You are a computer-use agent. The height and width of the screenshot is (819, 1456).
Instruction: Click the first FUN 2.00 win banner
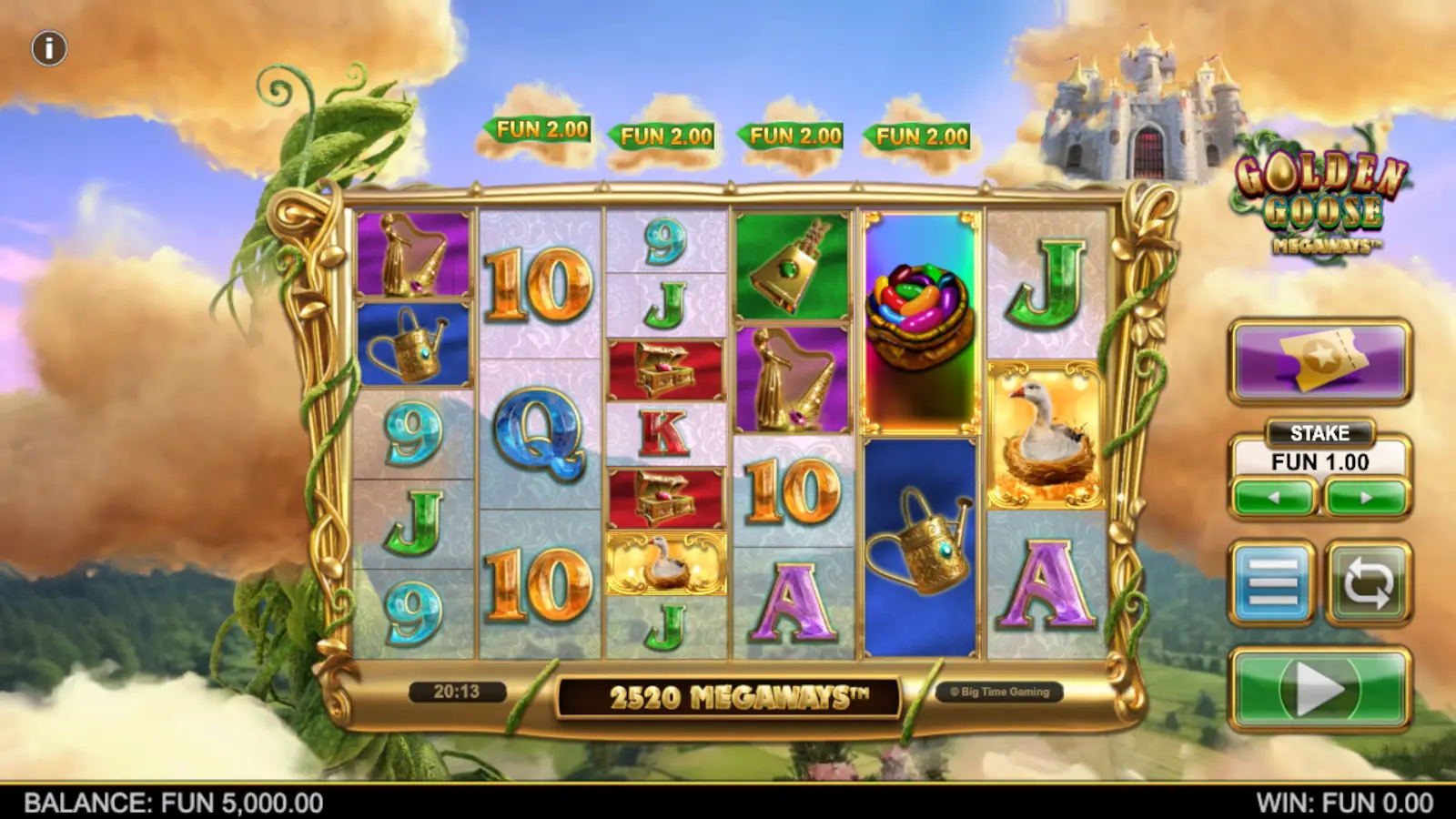click(538, 129)
